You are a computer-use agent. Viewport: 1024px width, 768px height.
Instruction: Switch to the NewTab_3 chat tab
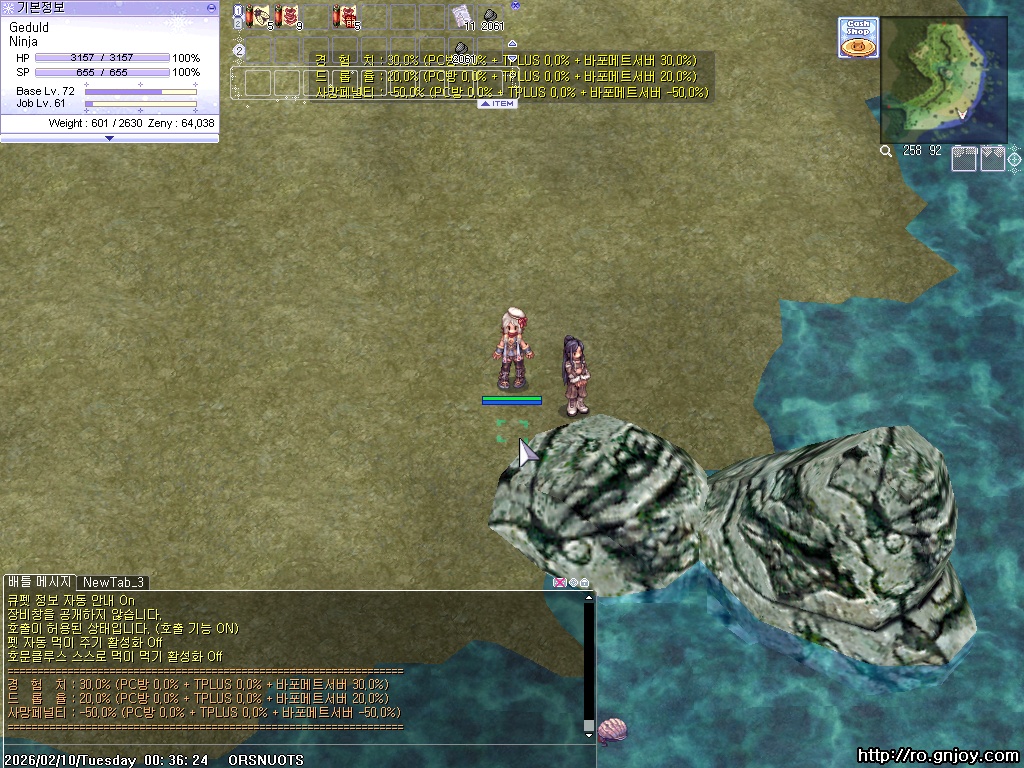click(113, 582)
